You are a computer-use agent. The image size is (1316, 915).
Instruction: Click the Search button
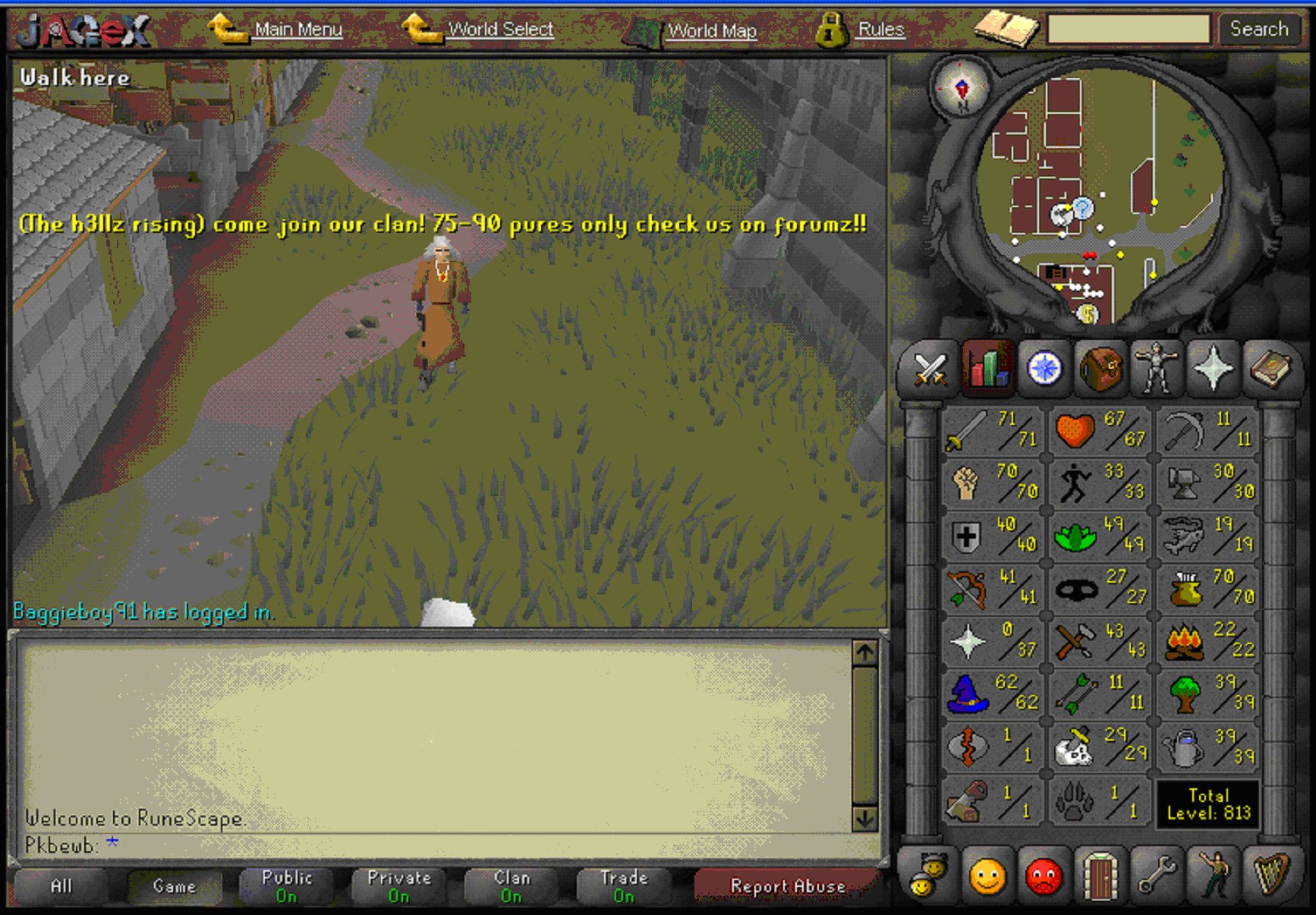(x=1258, y=30)
